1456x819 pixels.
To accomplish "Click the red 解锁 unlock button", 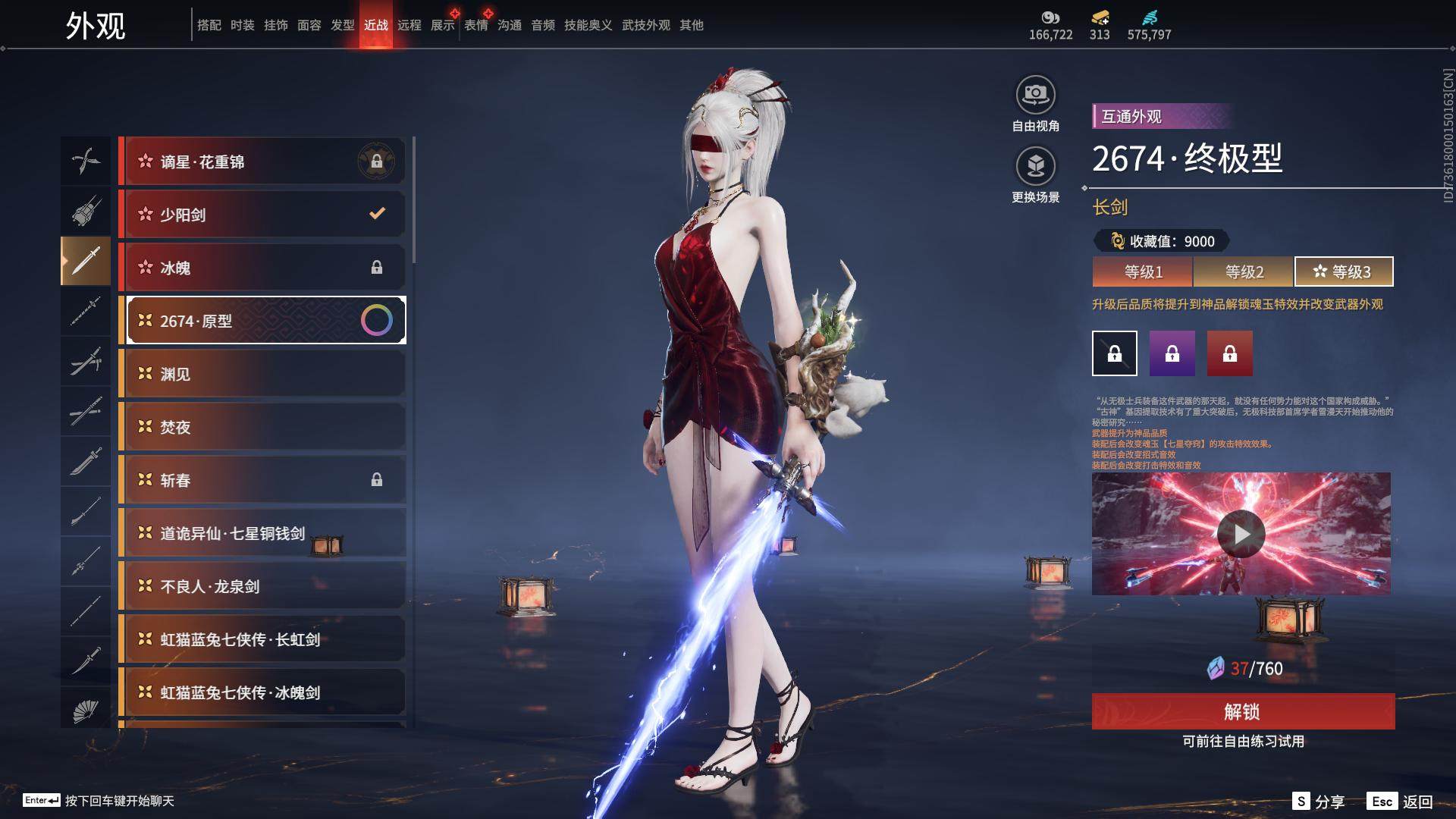I will 1242,711.
